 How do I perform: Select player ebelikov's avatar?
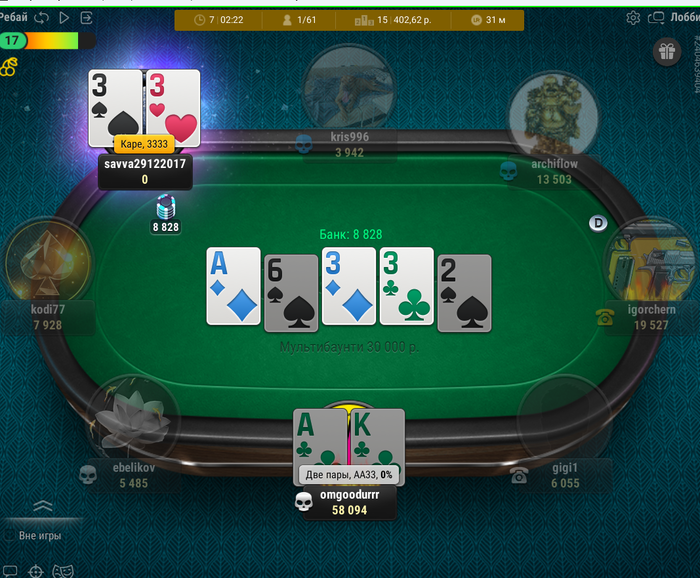pos(133,420)
